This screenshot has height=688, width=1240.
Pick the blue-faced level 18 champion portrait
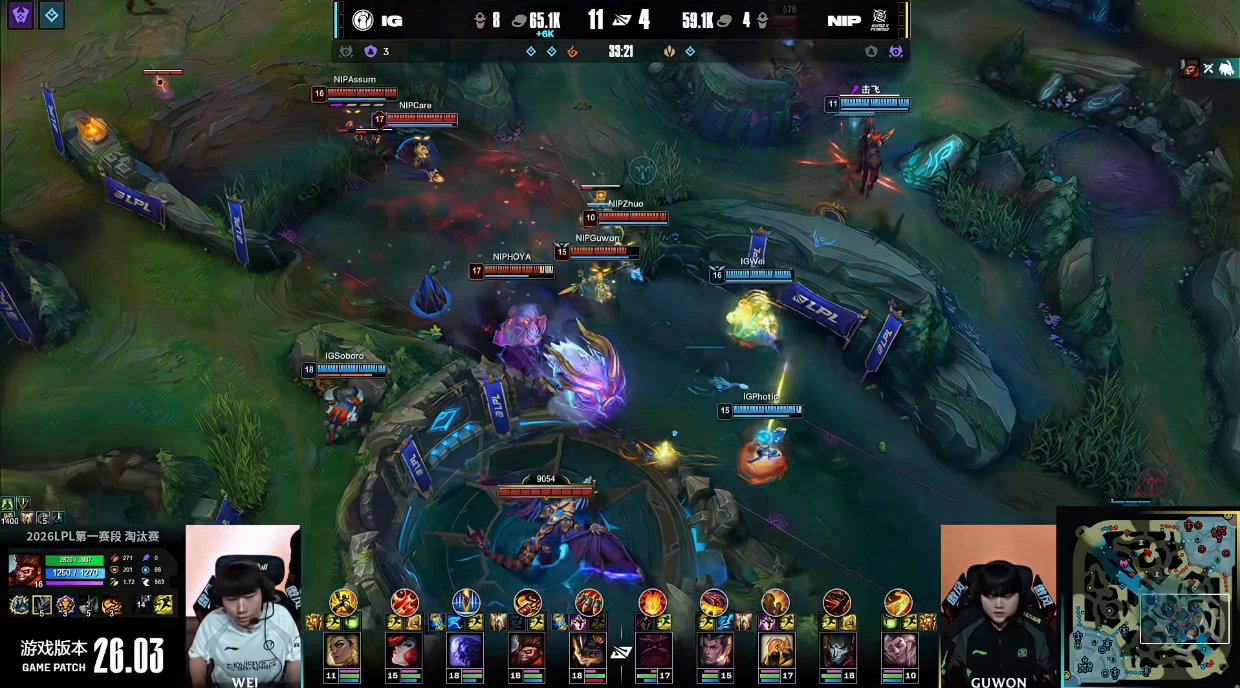pyautogui.click(x=466, y=651)
